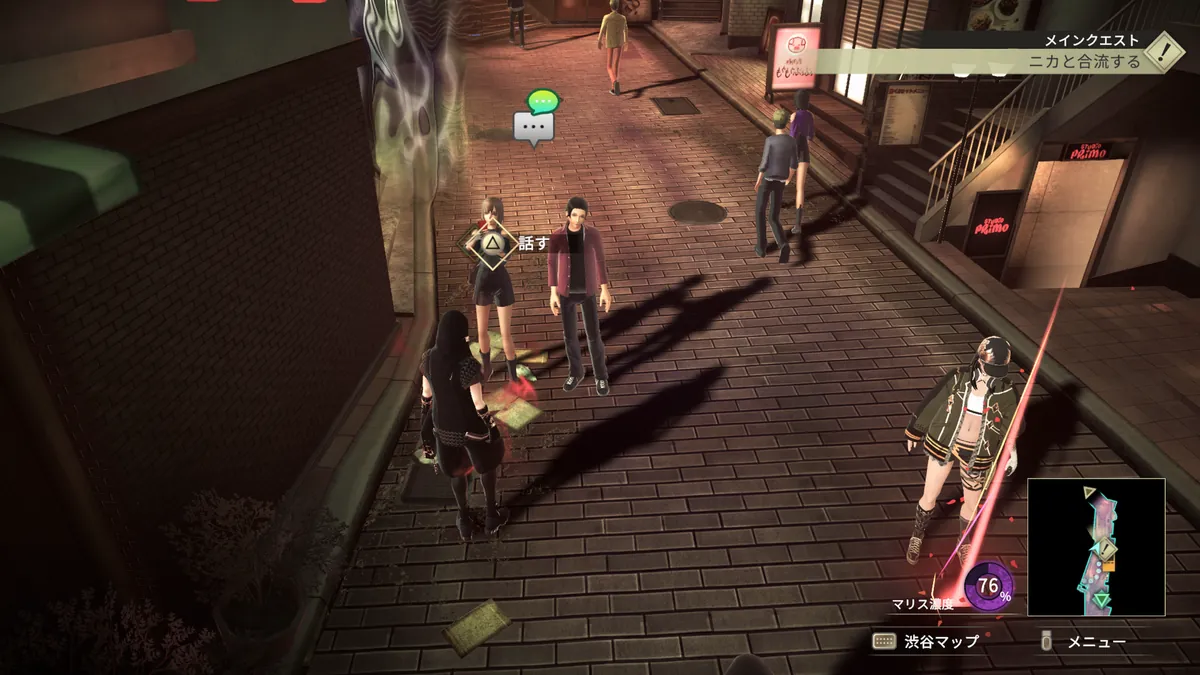The height and width of the screenshot is (675, 1200).
Task: Open the 渋谷マップ Shibuya map
Action: pos(926,641)
